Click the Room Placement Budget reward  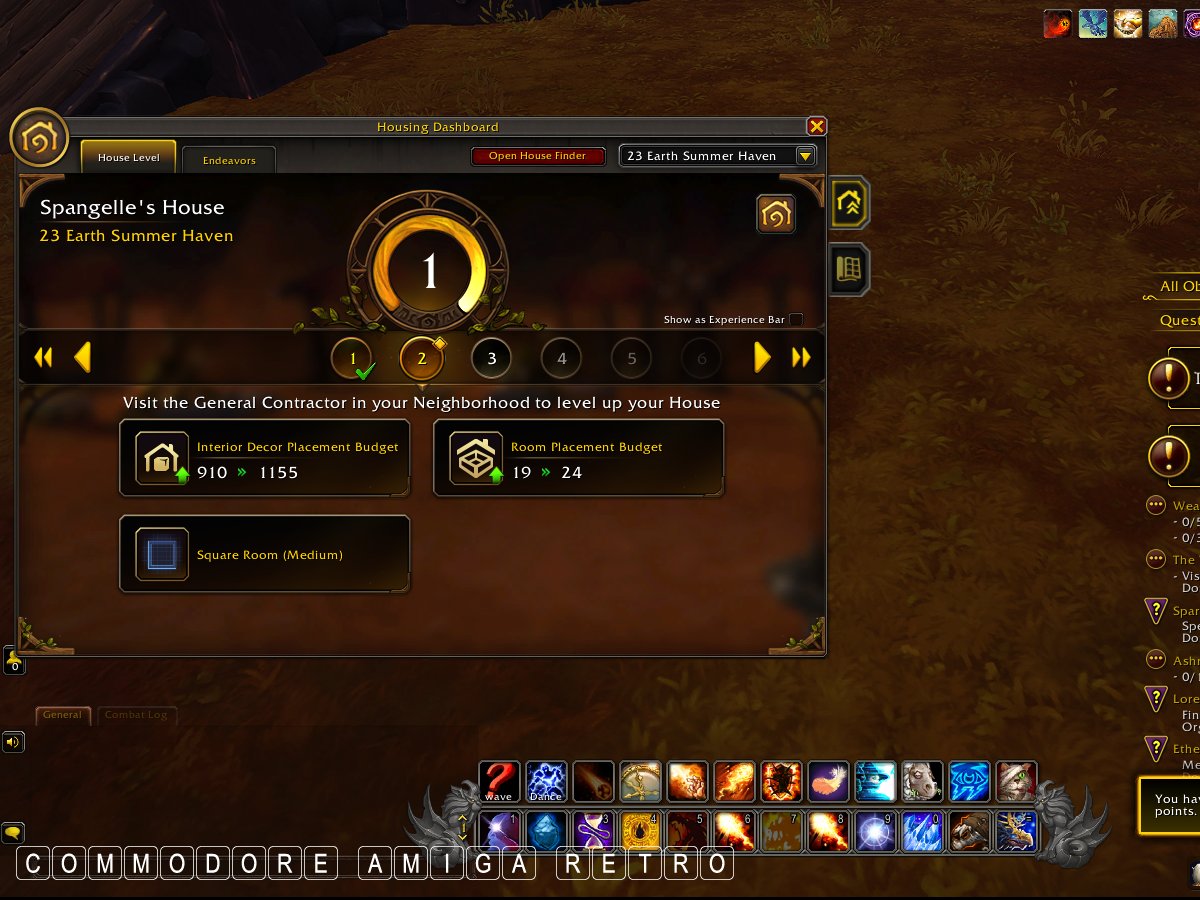tap(578, 459)
